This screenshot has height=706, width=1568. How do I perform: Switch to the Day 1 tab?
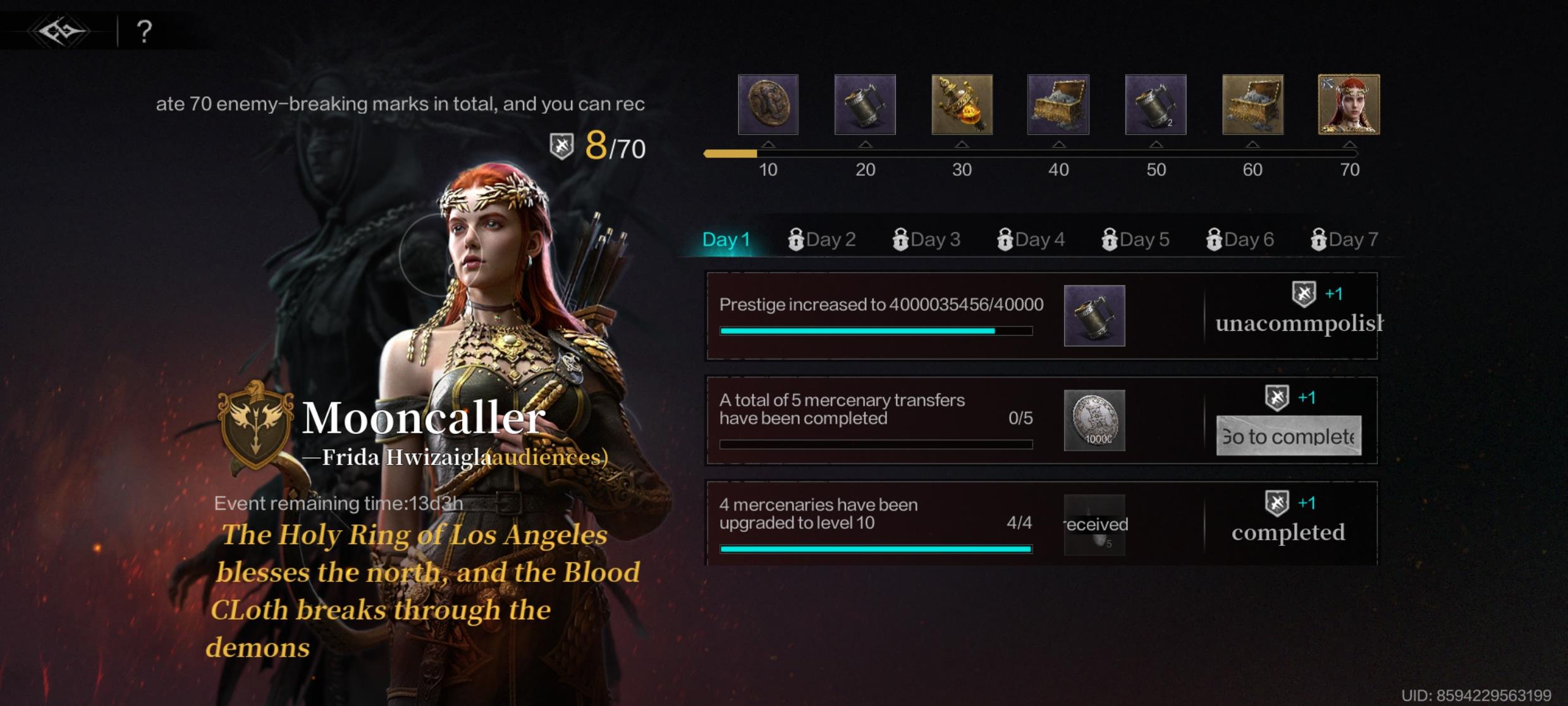(x=726, y=240)
